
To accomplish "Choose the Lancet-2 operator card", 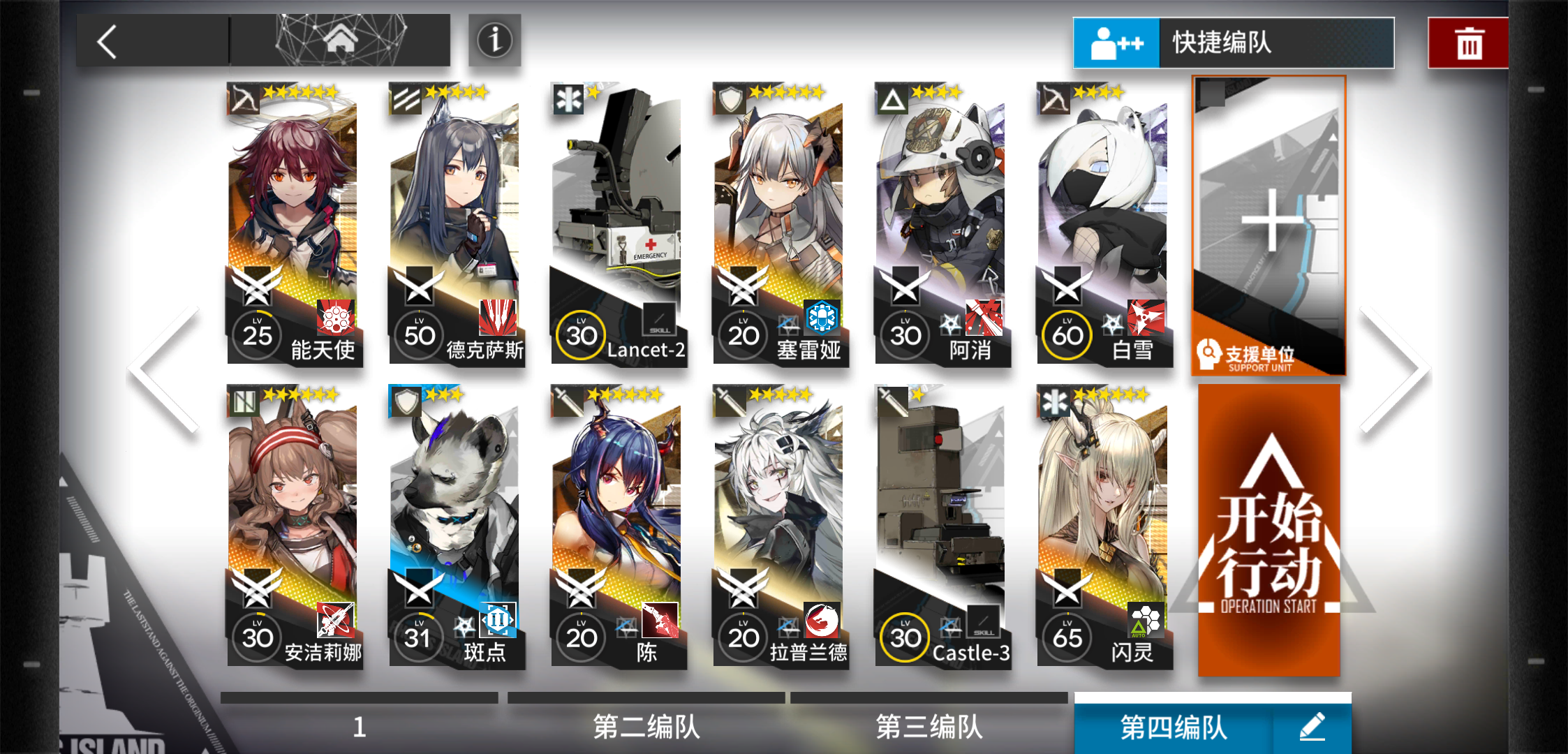I will (x=616, y=223).
